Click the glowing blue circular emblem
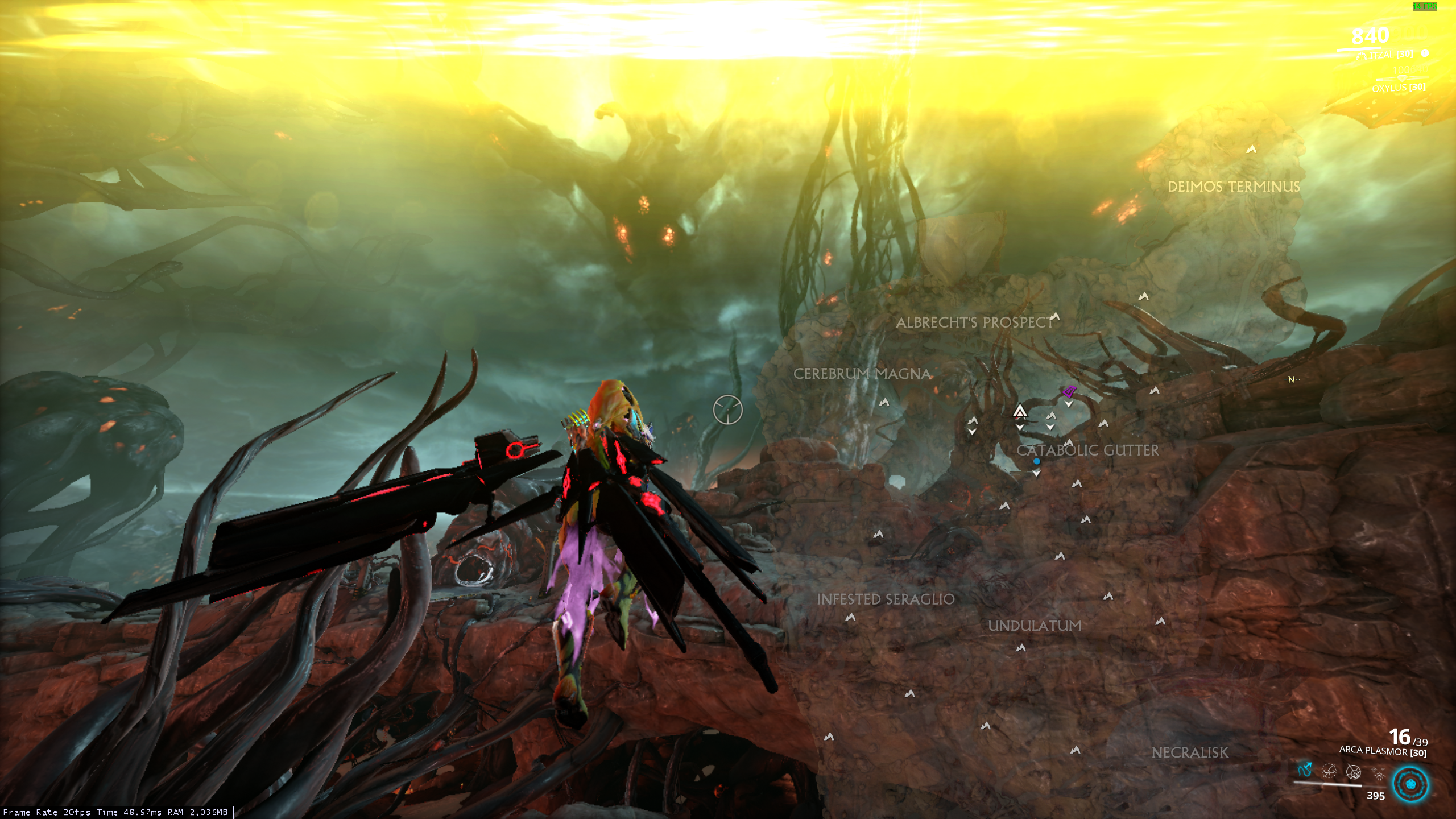1456x819 pixels. point(1410,784)
